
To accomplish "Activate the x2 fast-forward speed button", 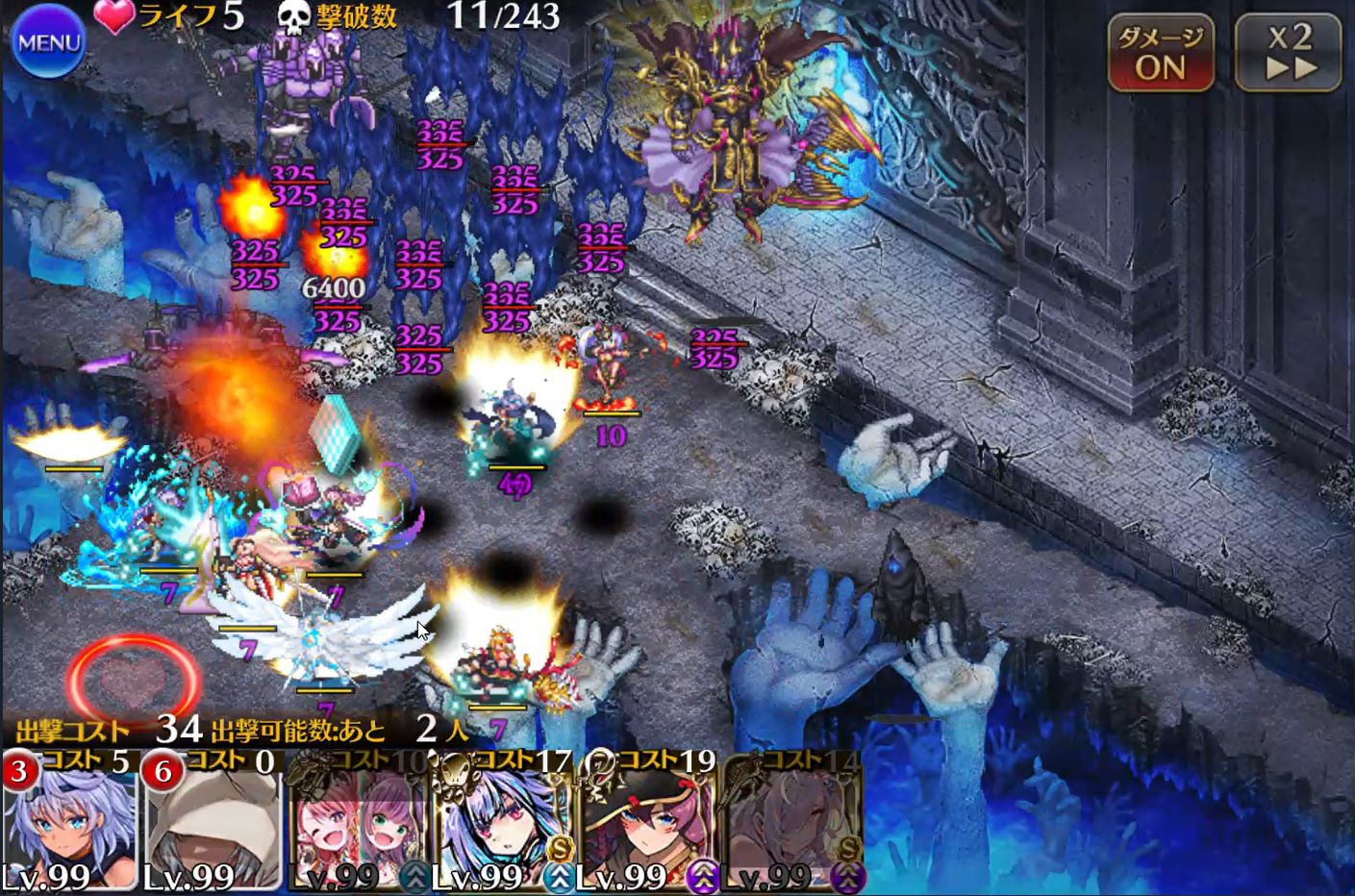I will pos(1289,54).
